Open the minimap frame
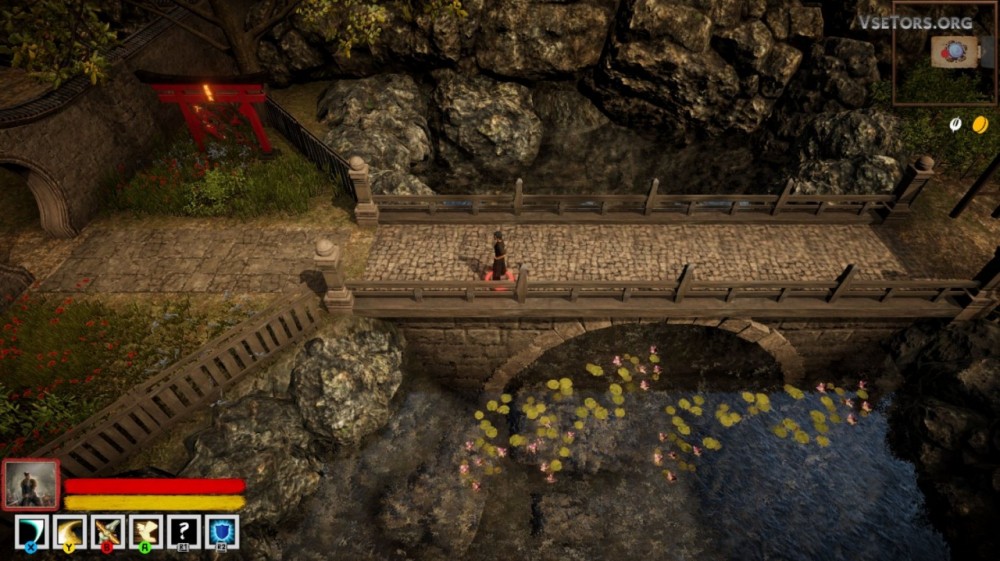This screenshot has height=561, width=1000. [x=944, y=55]
